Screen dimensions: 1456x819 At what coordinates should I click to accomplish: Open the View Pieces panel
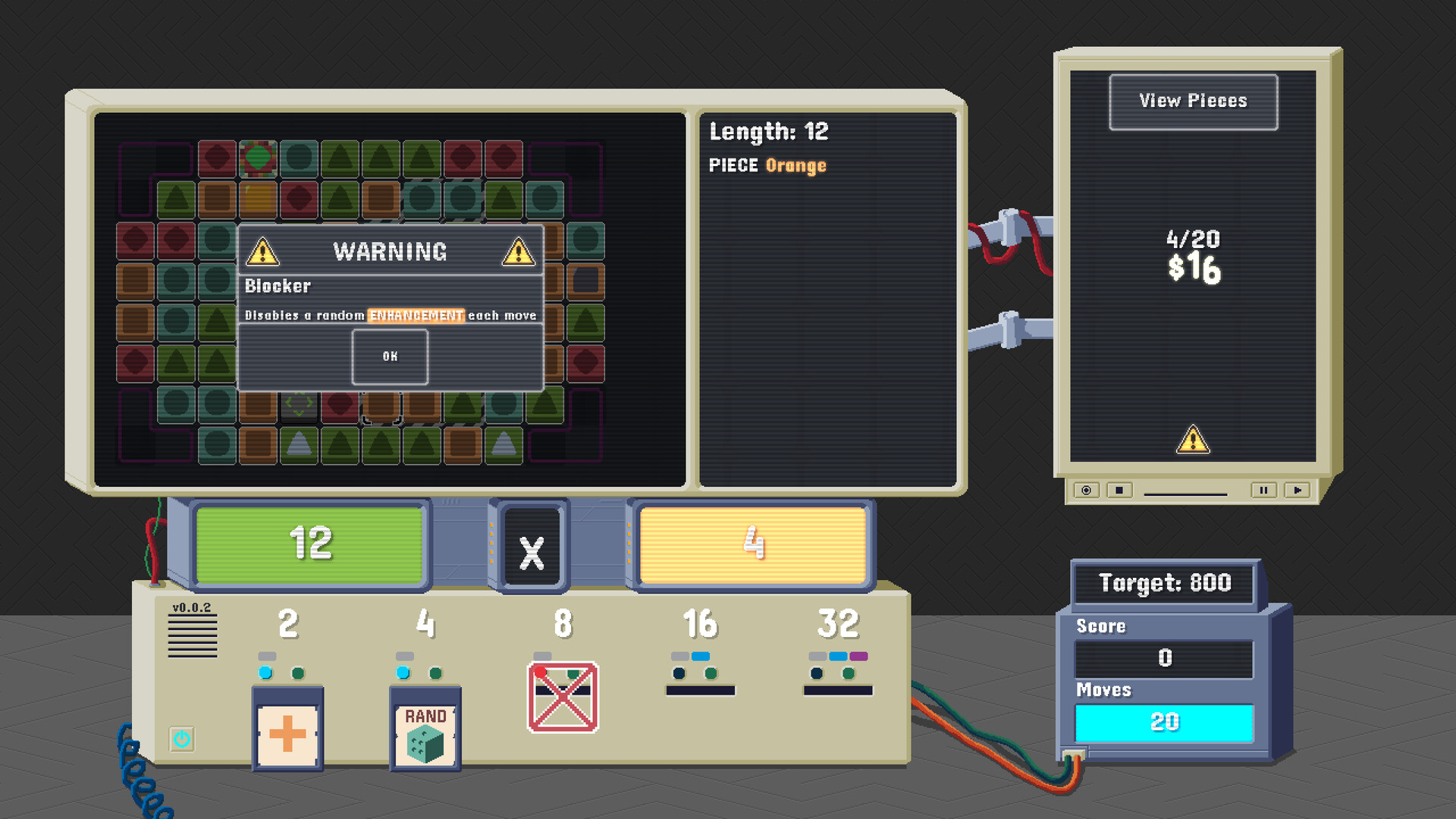[1193, 101]
